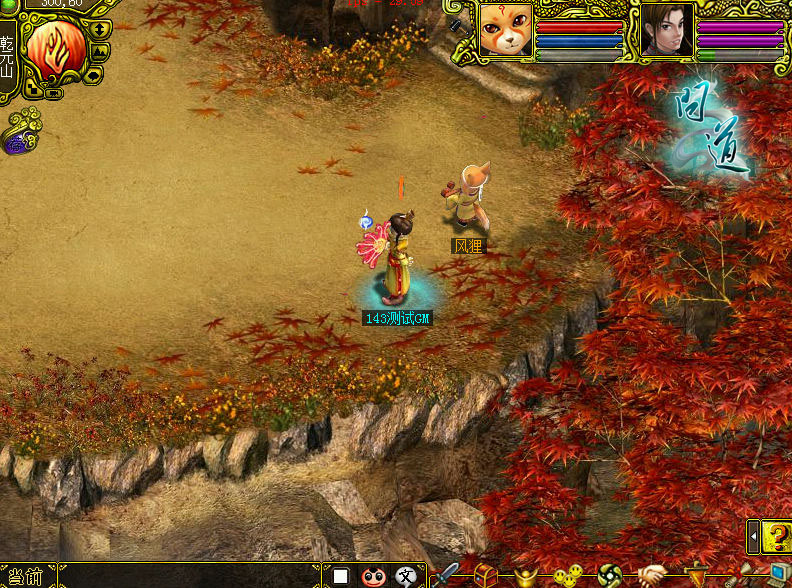Open the sword combat menu icon
The height and width of the screenshot is (588, 792).
pos(444,576)
